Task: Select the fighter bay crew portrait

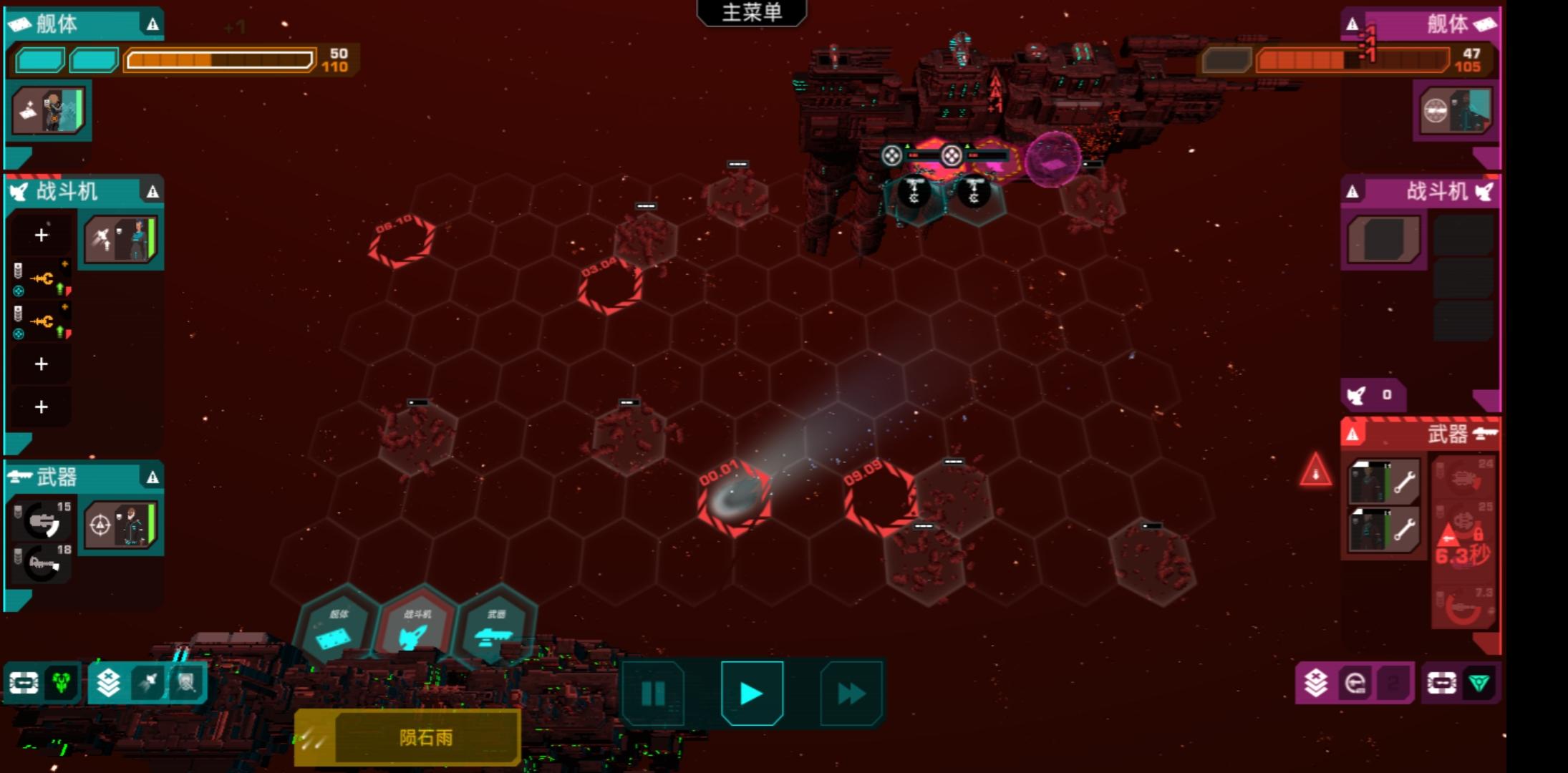Action: click(x=120, y=239)
